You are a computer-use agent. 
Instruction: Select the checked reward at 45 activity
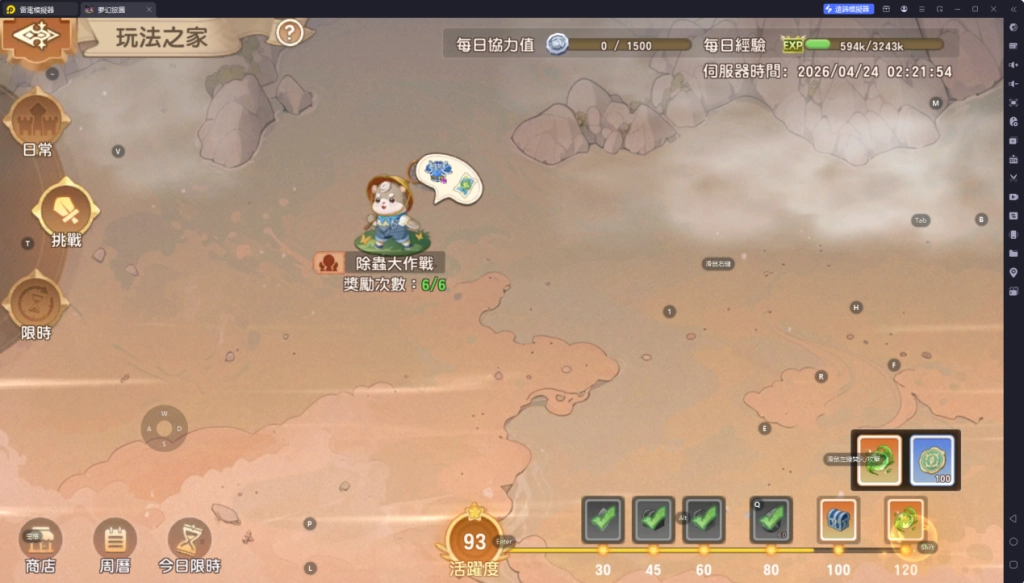coord(654,519)
